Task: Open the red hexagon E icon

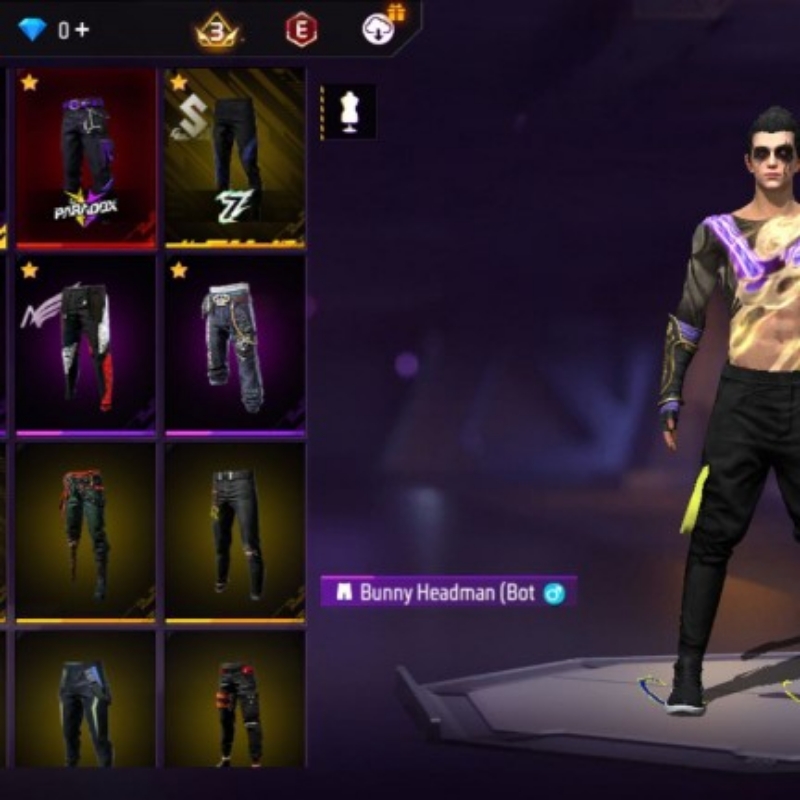Action: [x=301, y=30]
